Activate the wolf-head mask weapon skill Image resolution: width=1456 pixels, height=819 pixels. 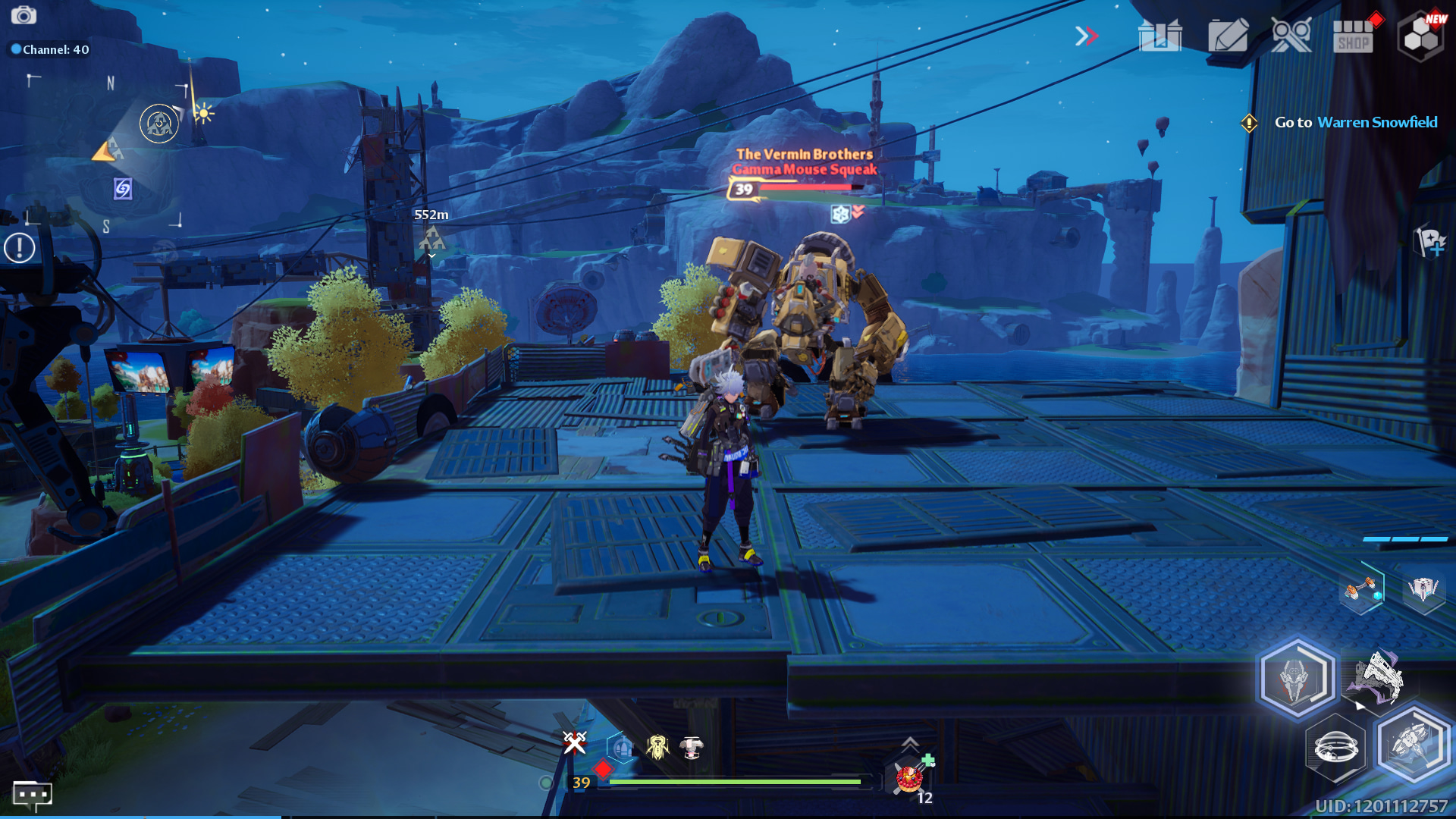1297,677
